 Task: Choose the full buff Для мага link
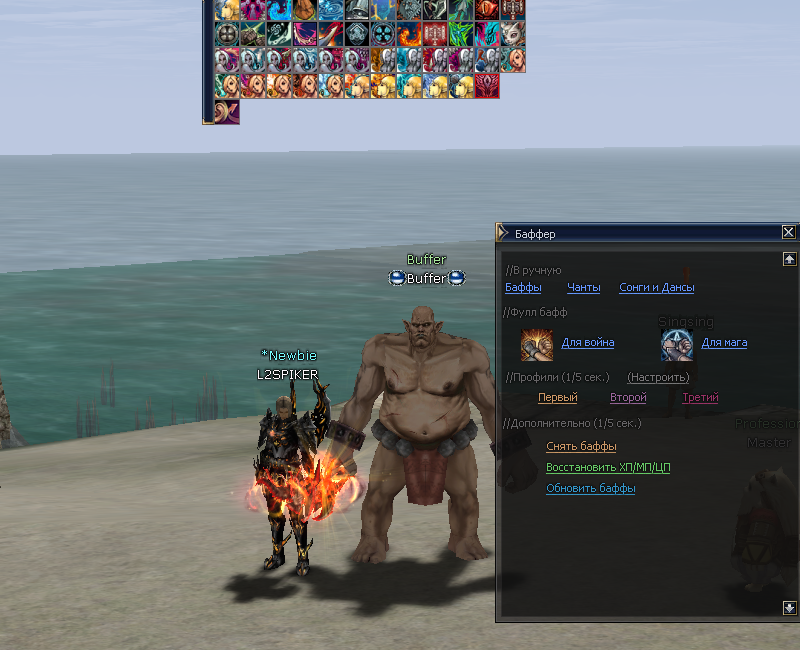(x=724, y=343)
